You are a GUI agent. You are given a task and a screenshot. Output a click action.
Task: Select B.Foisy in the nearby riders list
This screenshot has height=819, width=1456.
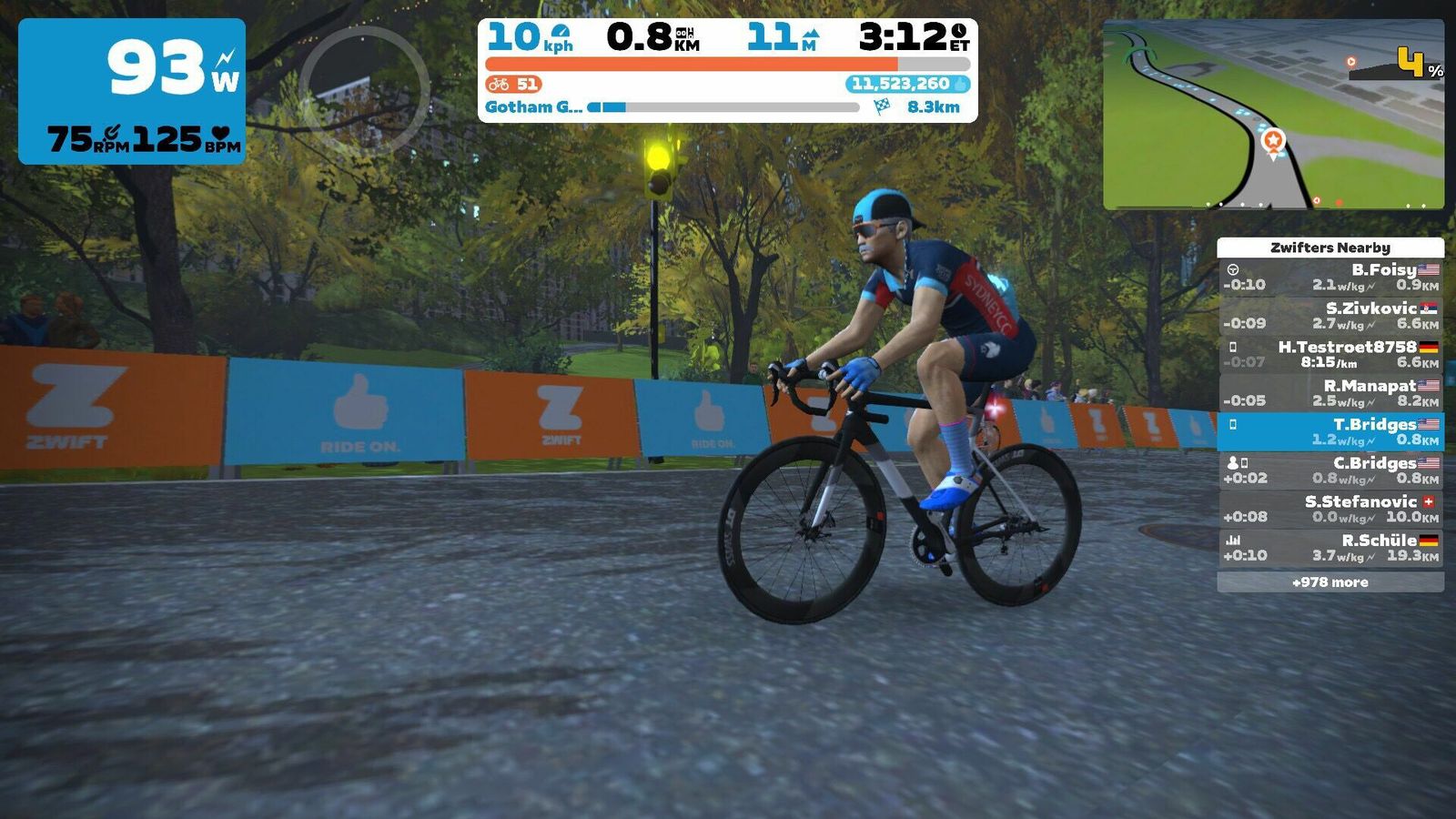tap(1330, 277)
